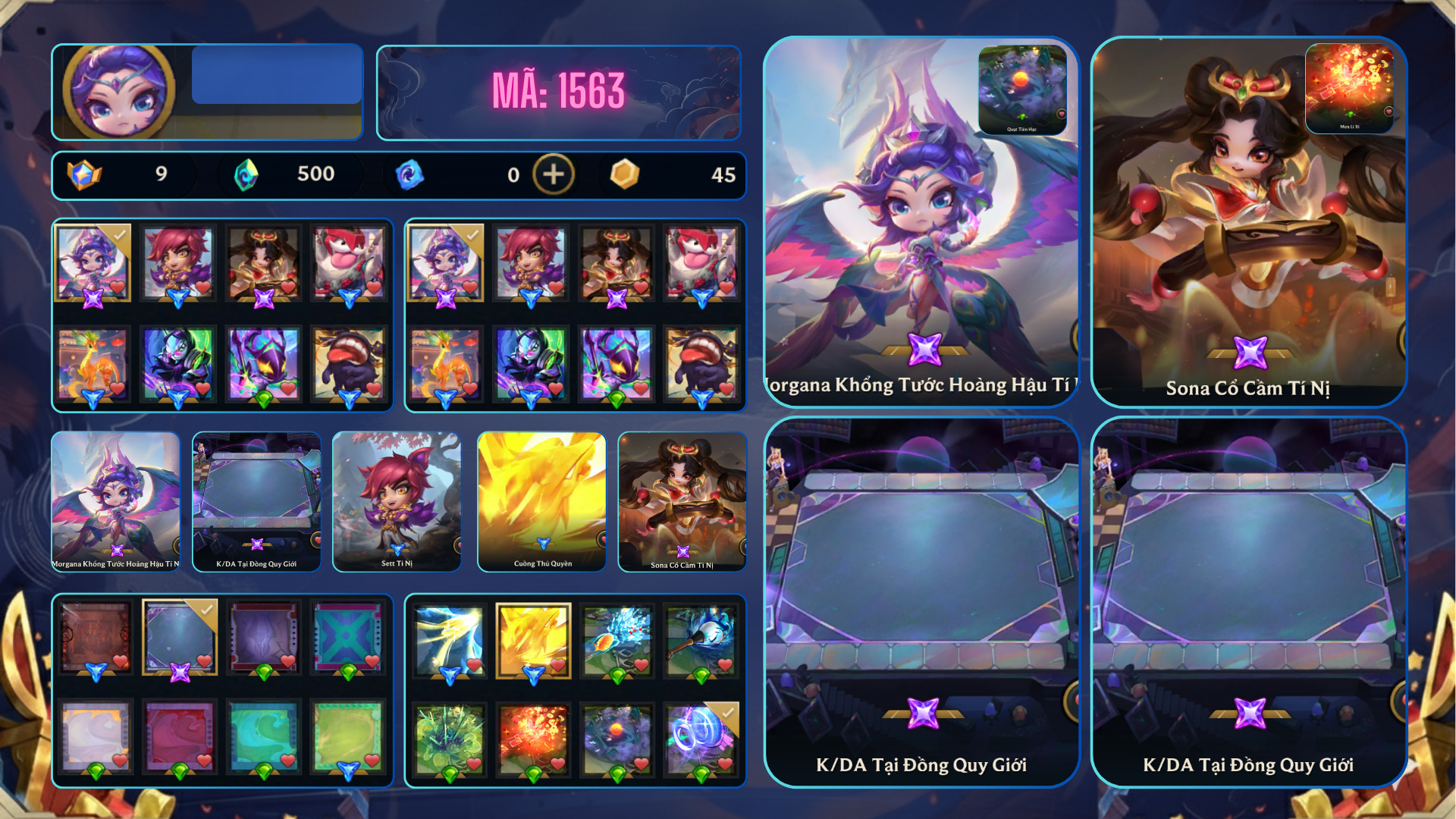This screenshot has height=819, width=1456.
Task: Click the purple star icon under Sona Cổ Cầm portrait
Action: click(1252, 354)
